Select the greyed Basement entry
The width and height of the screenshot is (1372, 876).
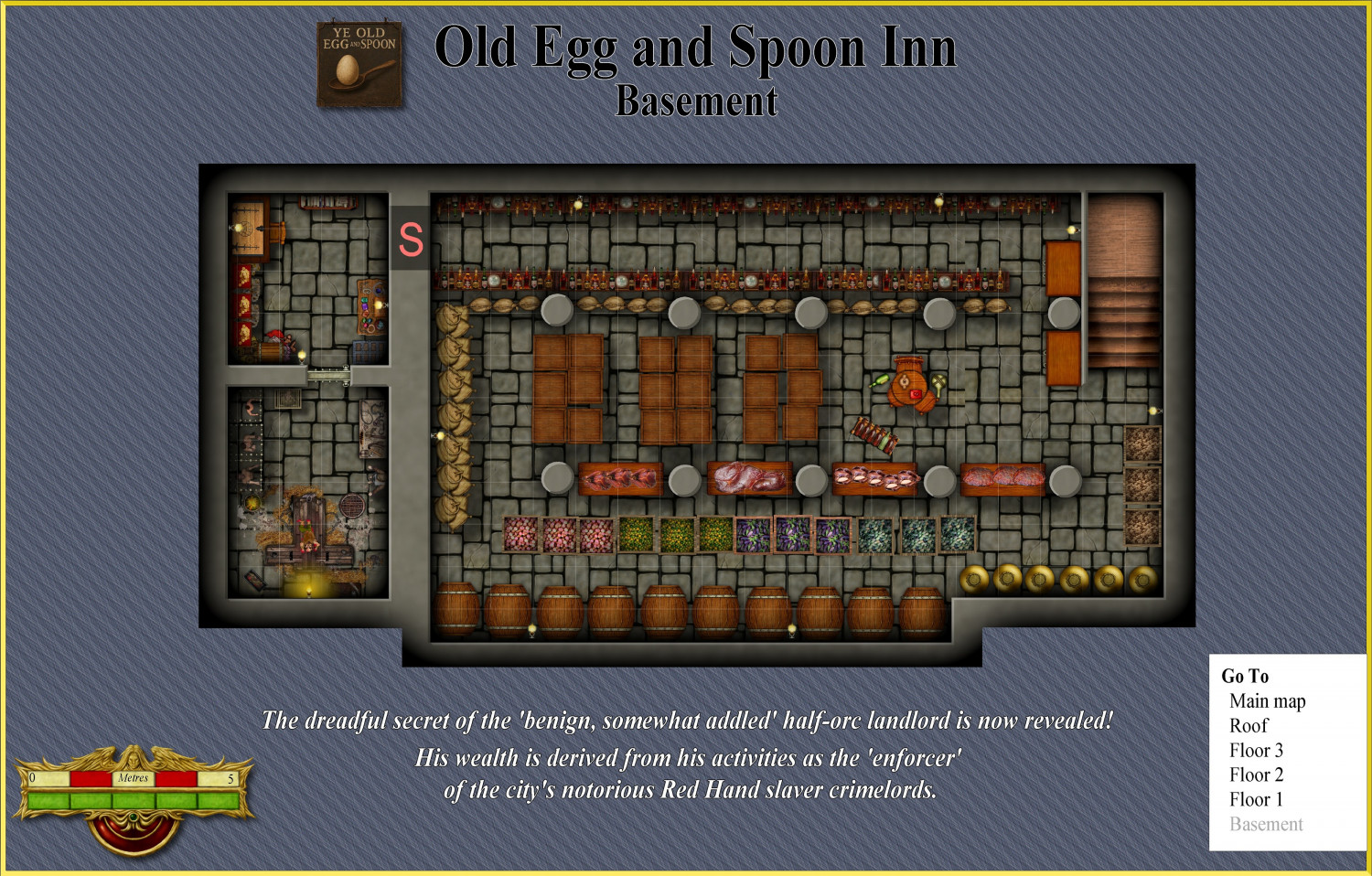coord(1266,825)
